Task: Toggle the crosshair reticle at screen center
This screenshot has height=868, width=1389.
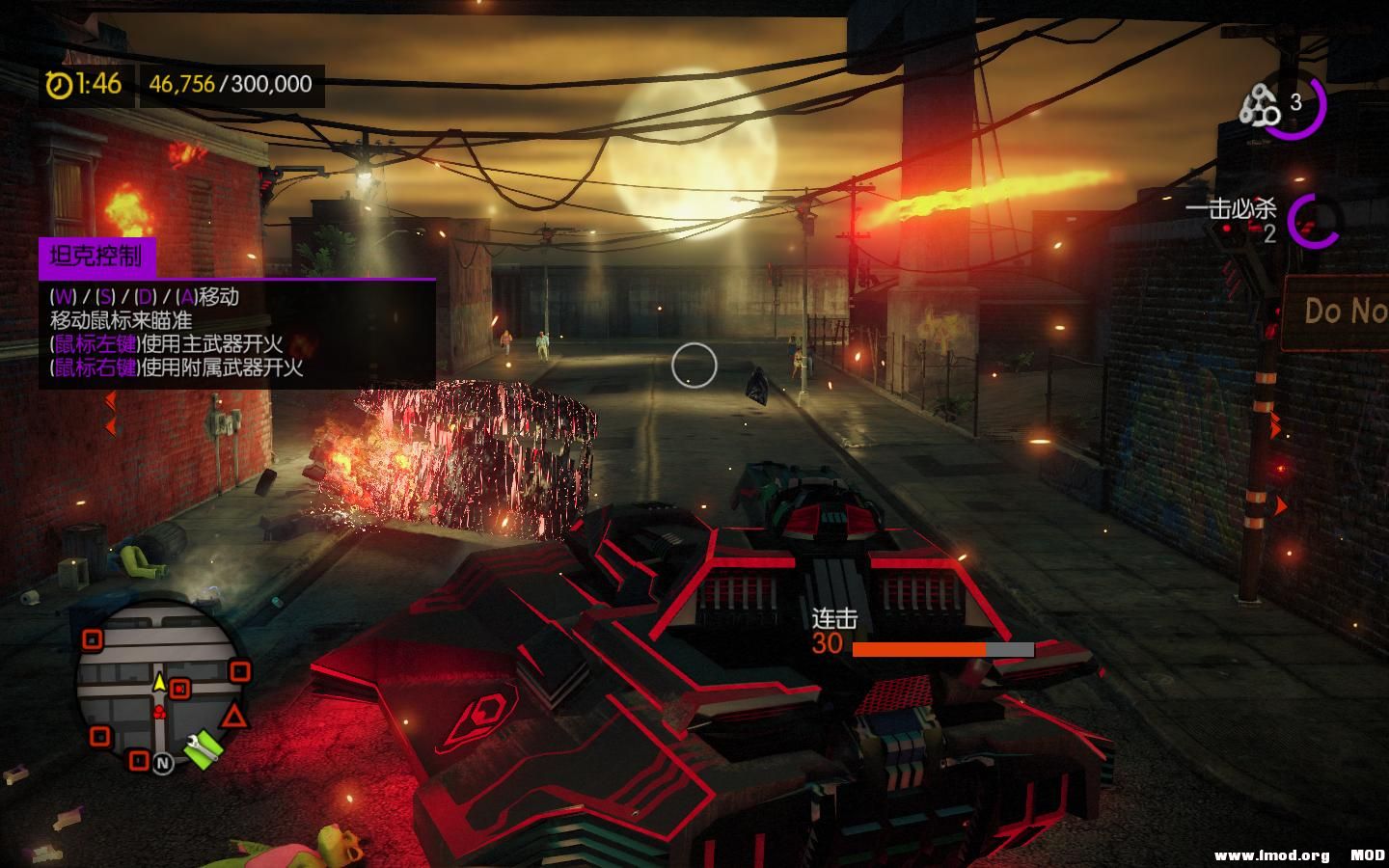Action: pos(693,366)
